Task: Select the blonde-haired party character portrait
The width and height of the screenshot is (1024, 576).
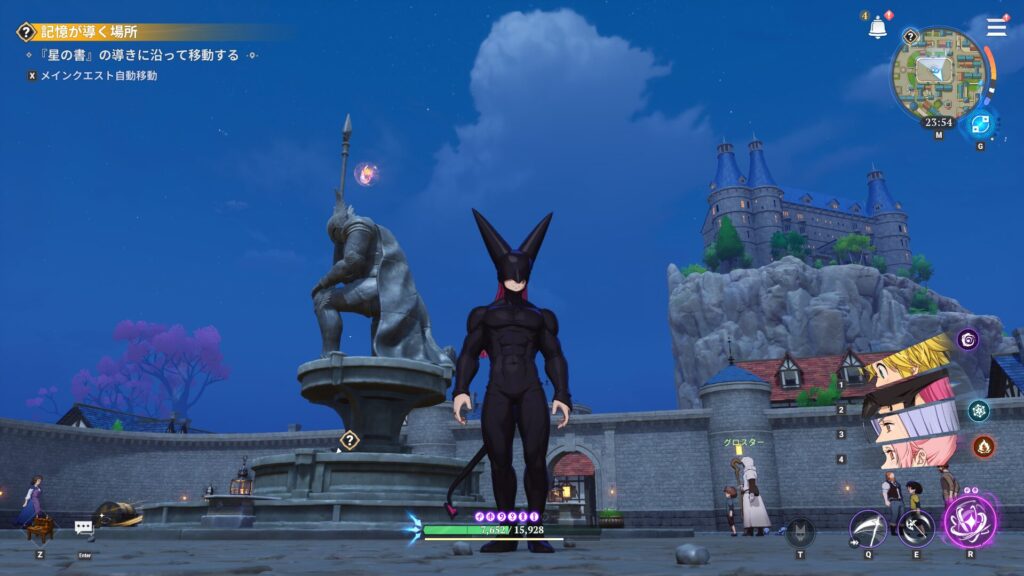Action: [908, 363]
